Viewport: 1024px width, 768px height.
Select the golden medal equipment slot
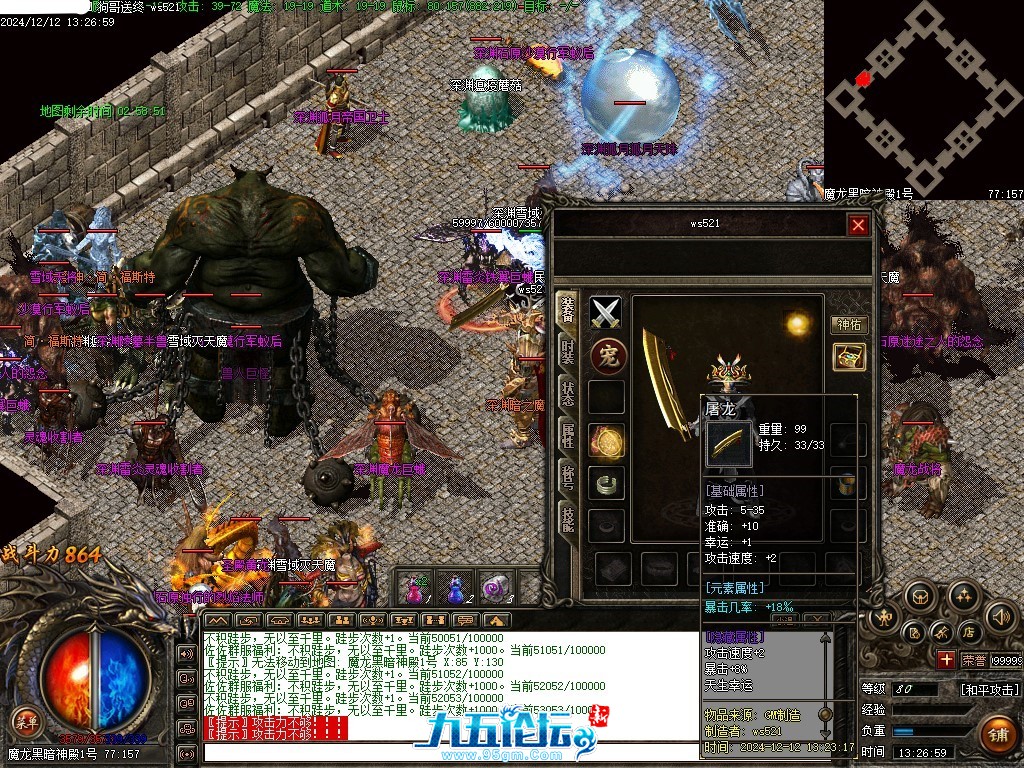(x=606, y=440)
